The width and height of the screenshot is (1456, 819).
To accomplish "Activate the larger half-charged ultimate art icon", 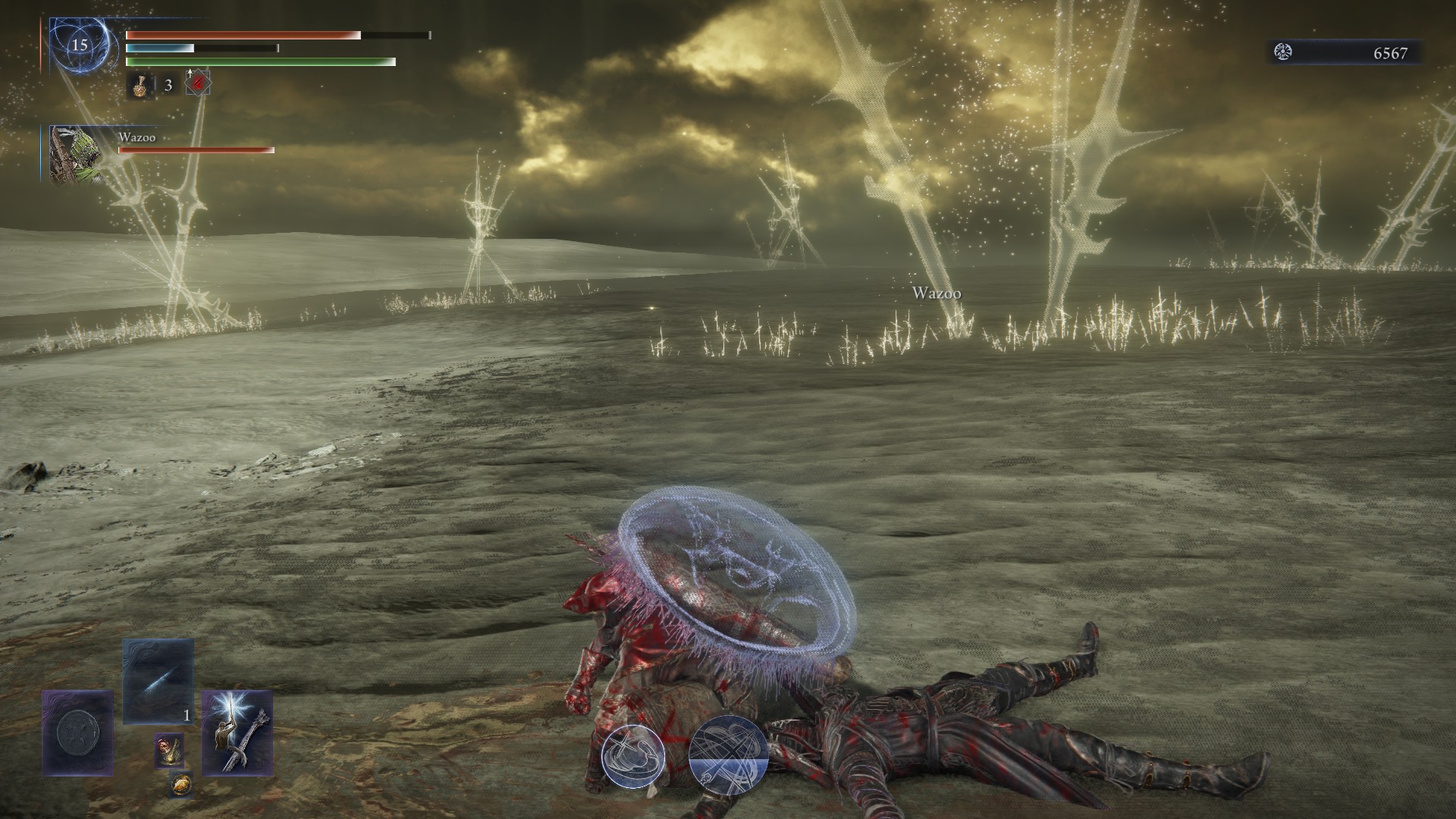I will tap(728, 753).
